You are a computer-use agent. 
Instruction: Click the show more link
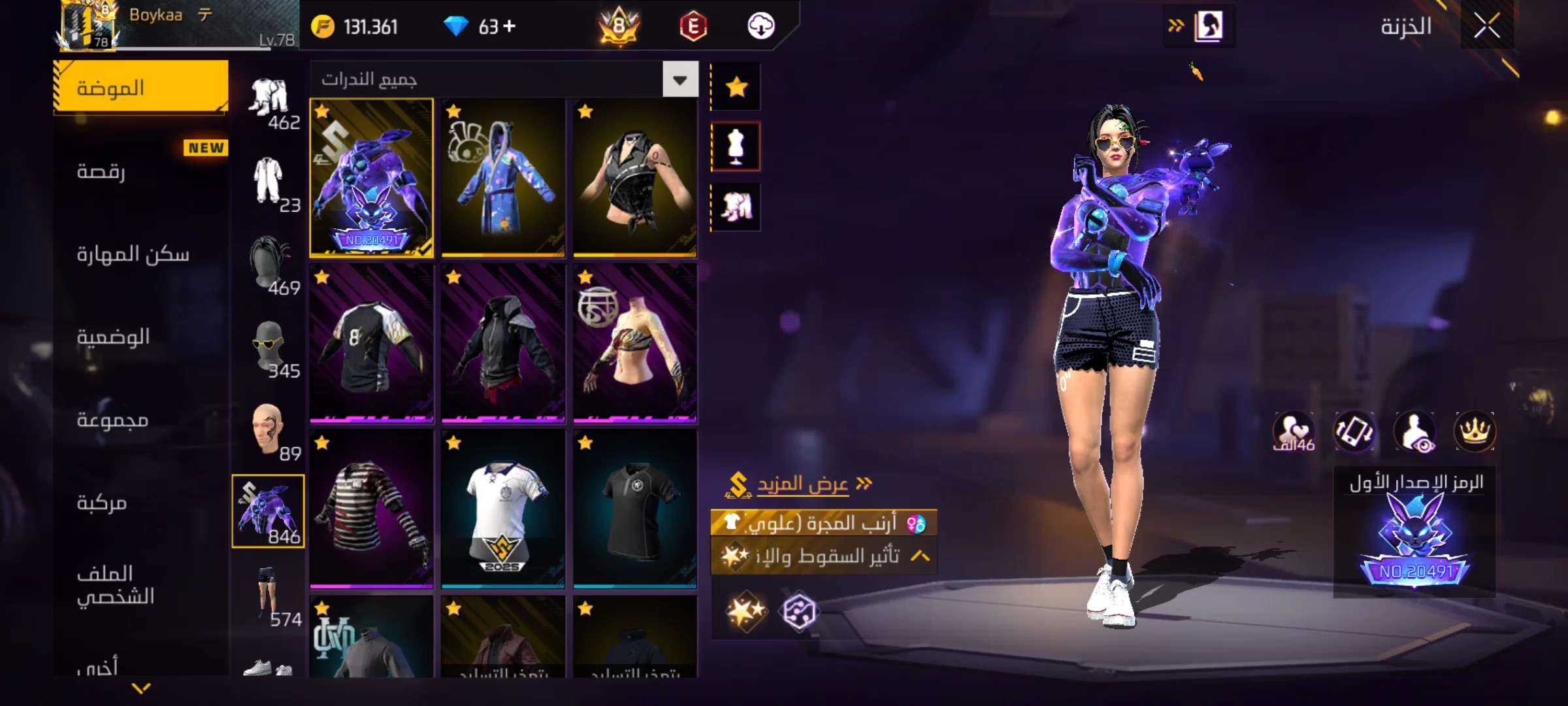pyautogui.click(x=802, y=484)
